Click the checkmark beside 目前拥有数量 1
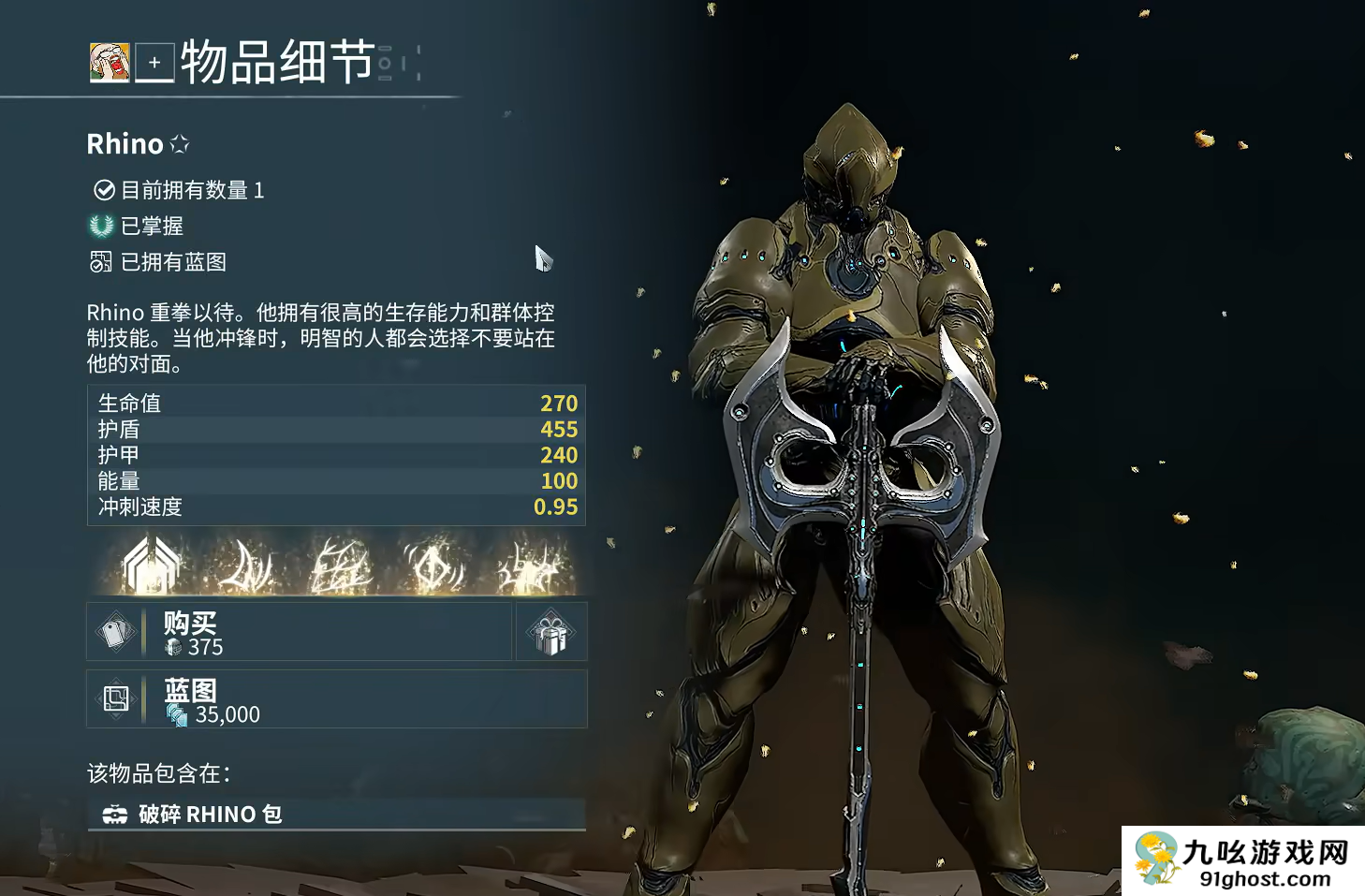Screen dimensions: 1365x896 103,190
